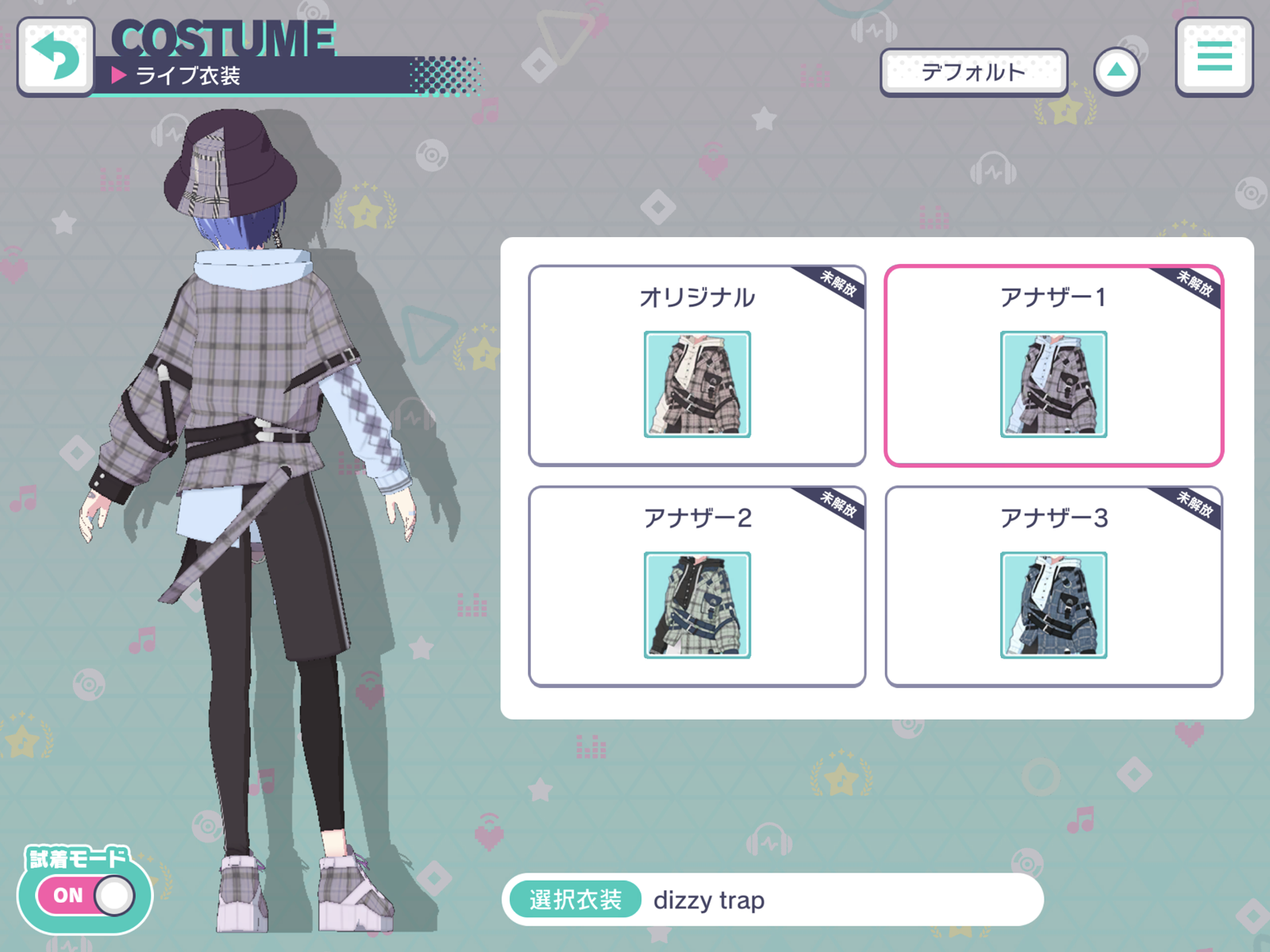Click the dizzy trap costume name text
The image size is (1270, 952).
(709, 900)
